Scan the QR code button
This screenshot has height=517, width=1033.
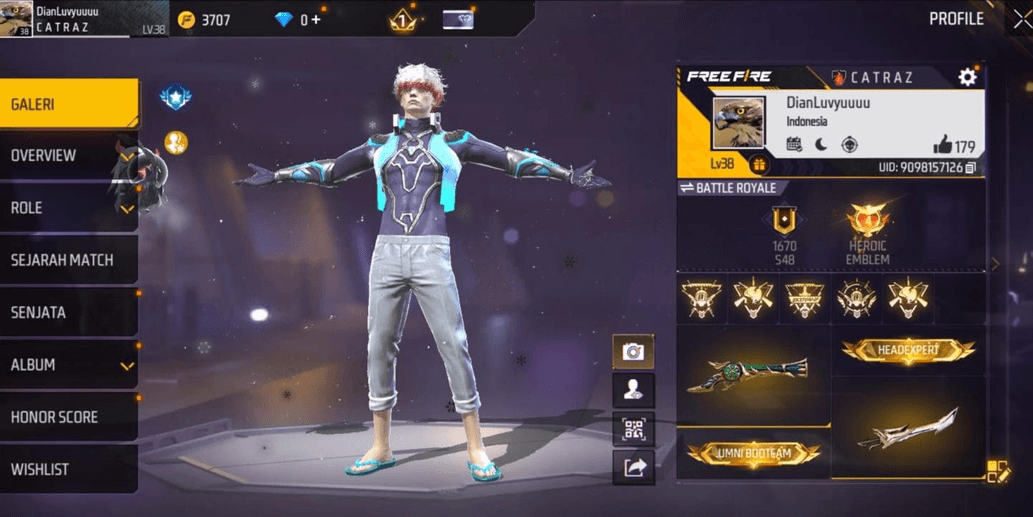633,429
